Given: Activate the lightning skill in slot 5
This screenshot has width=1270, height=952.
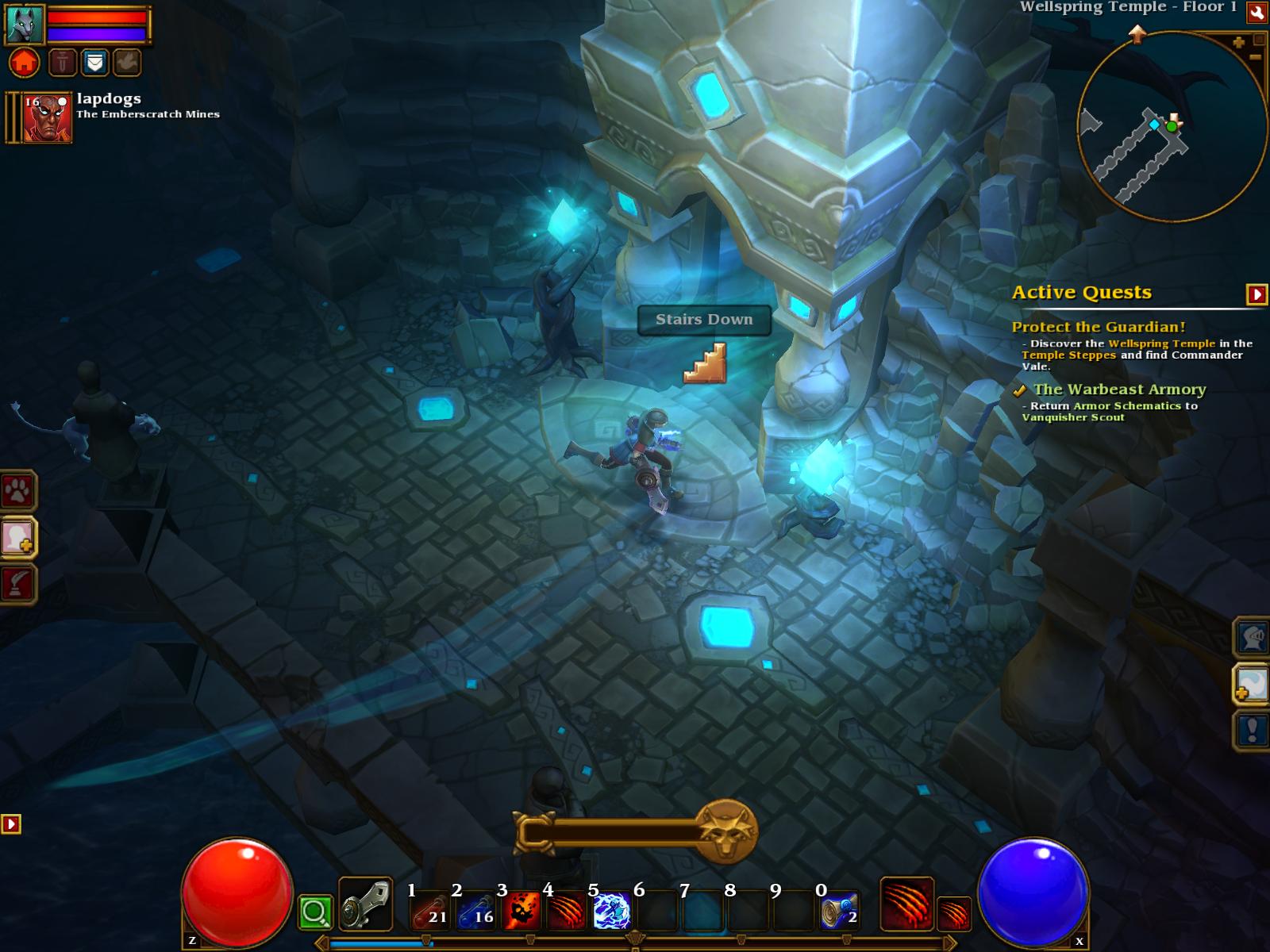Looking at the screenshot, I should point(611,911).
